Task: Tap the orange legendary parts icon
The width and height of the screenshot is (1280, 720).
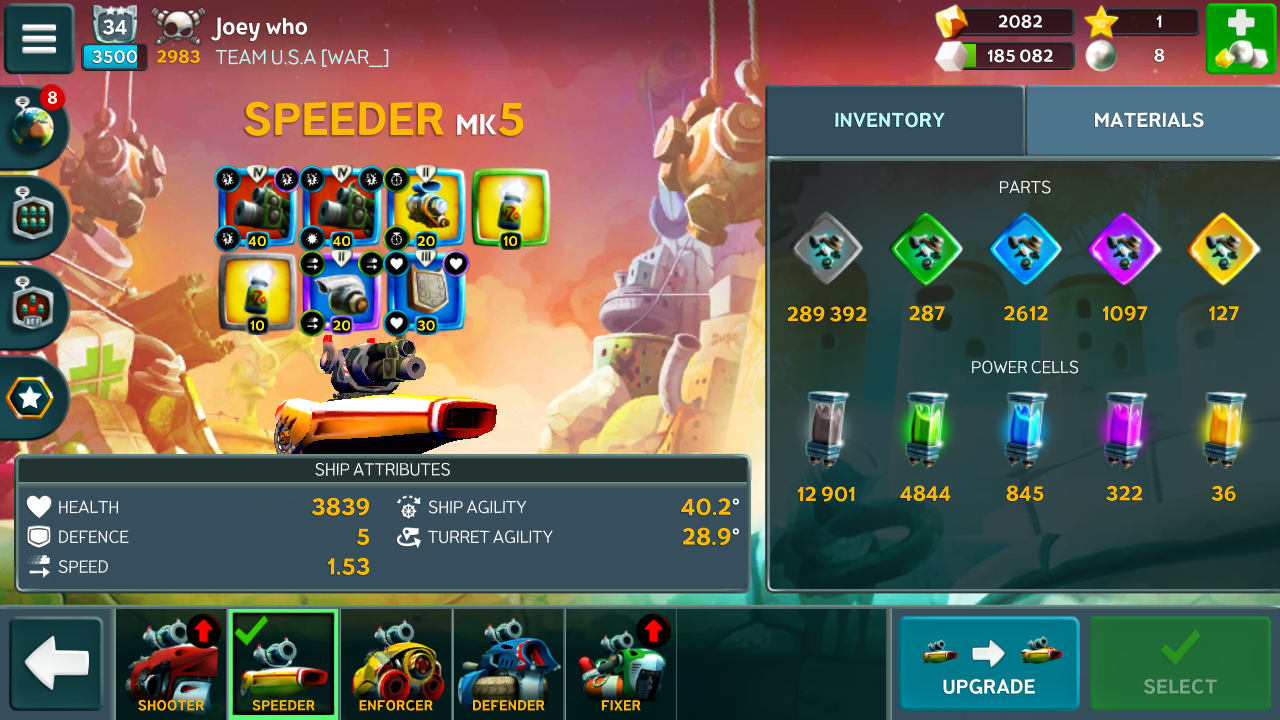Action: pyautogui.click(x=1223, y=250)
